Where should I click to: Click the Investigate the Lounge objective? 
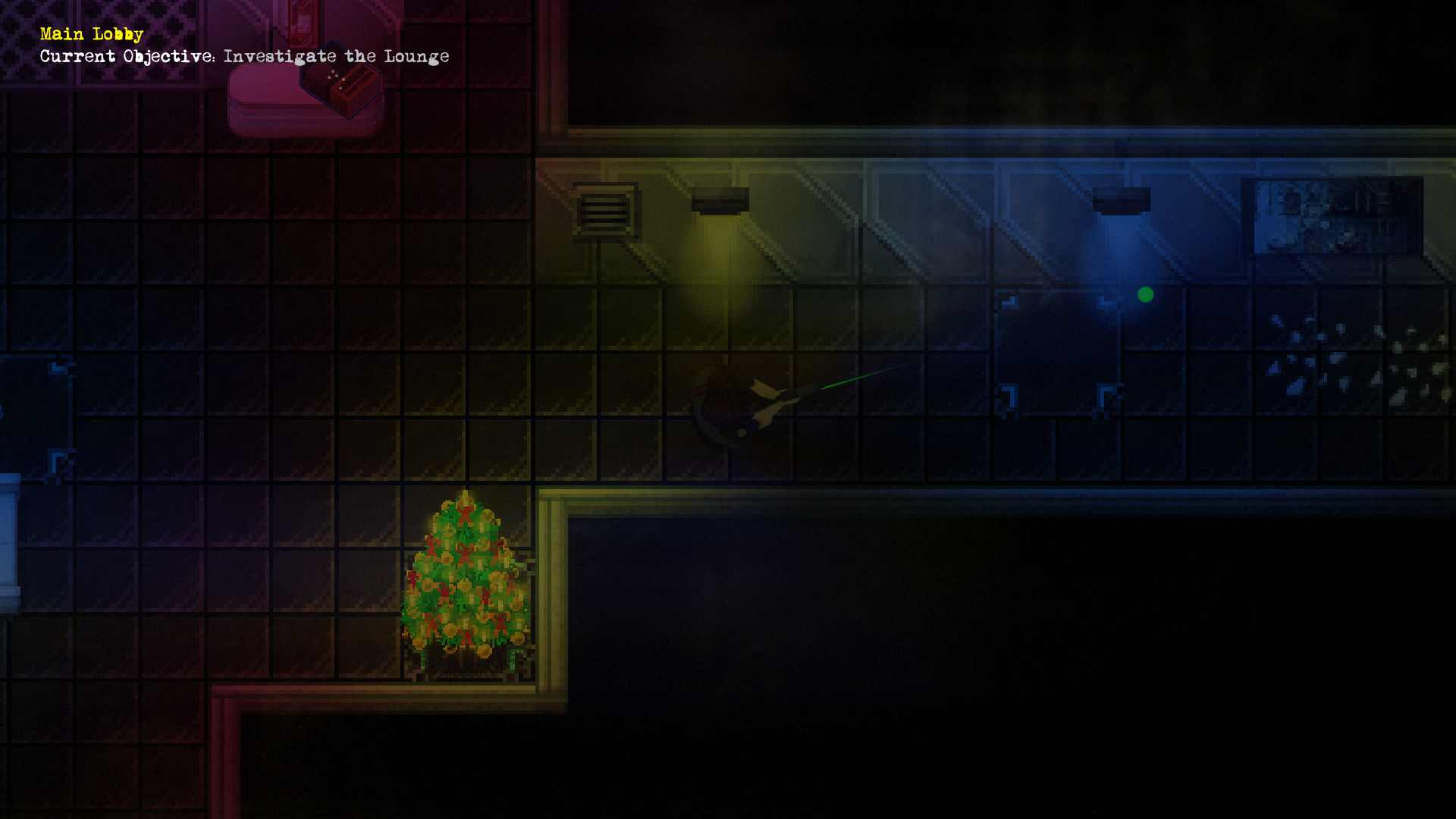tap(337, 55)
